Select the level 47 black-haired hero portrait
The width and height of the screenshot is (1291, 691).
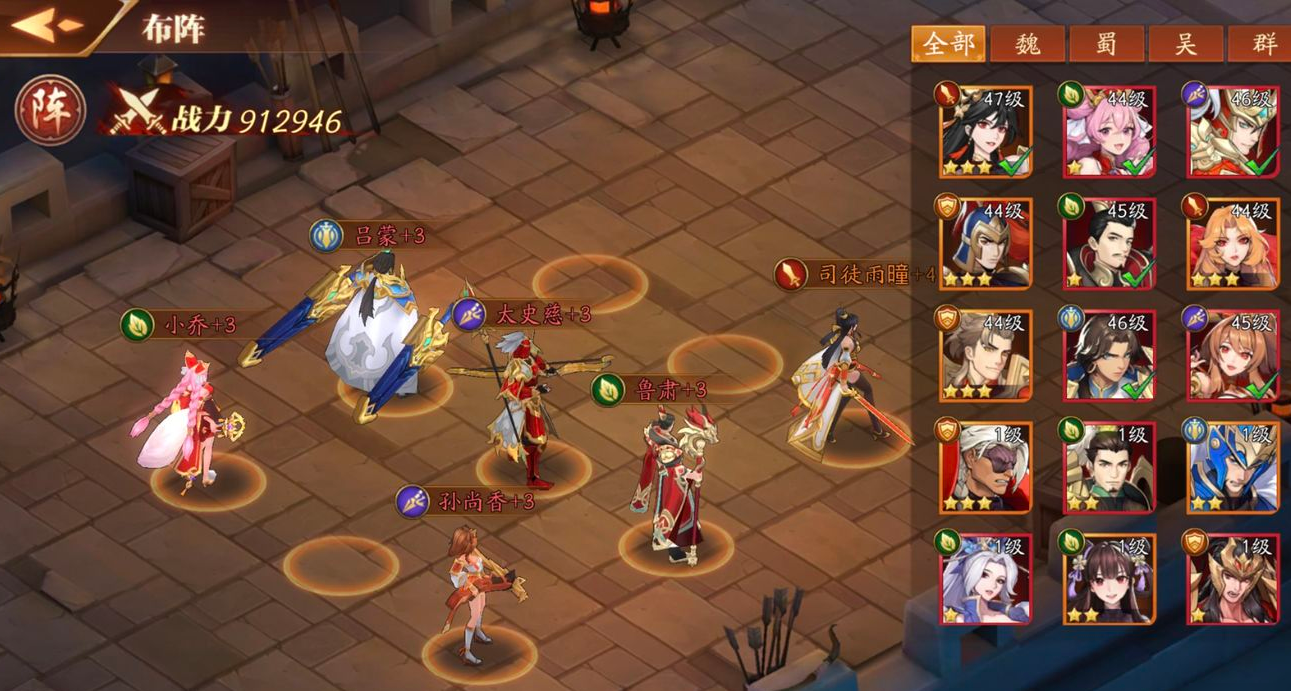986,131
